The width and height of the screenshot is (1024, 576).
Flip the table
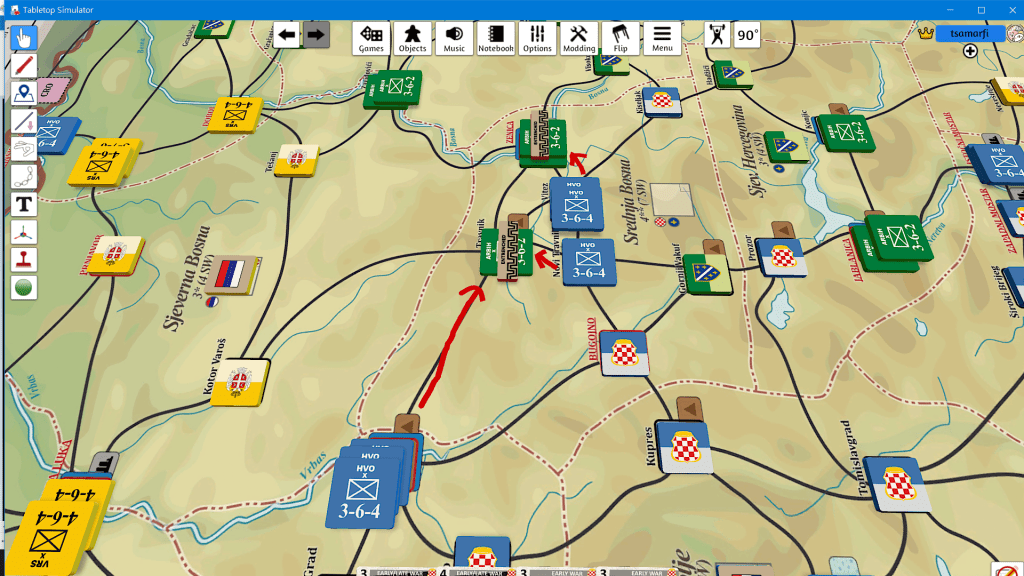tap(621, 38)
